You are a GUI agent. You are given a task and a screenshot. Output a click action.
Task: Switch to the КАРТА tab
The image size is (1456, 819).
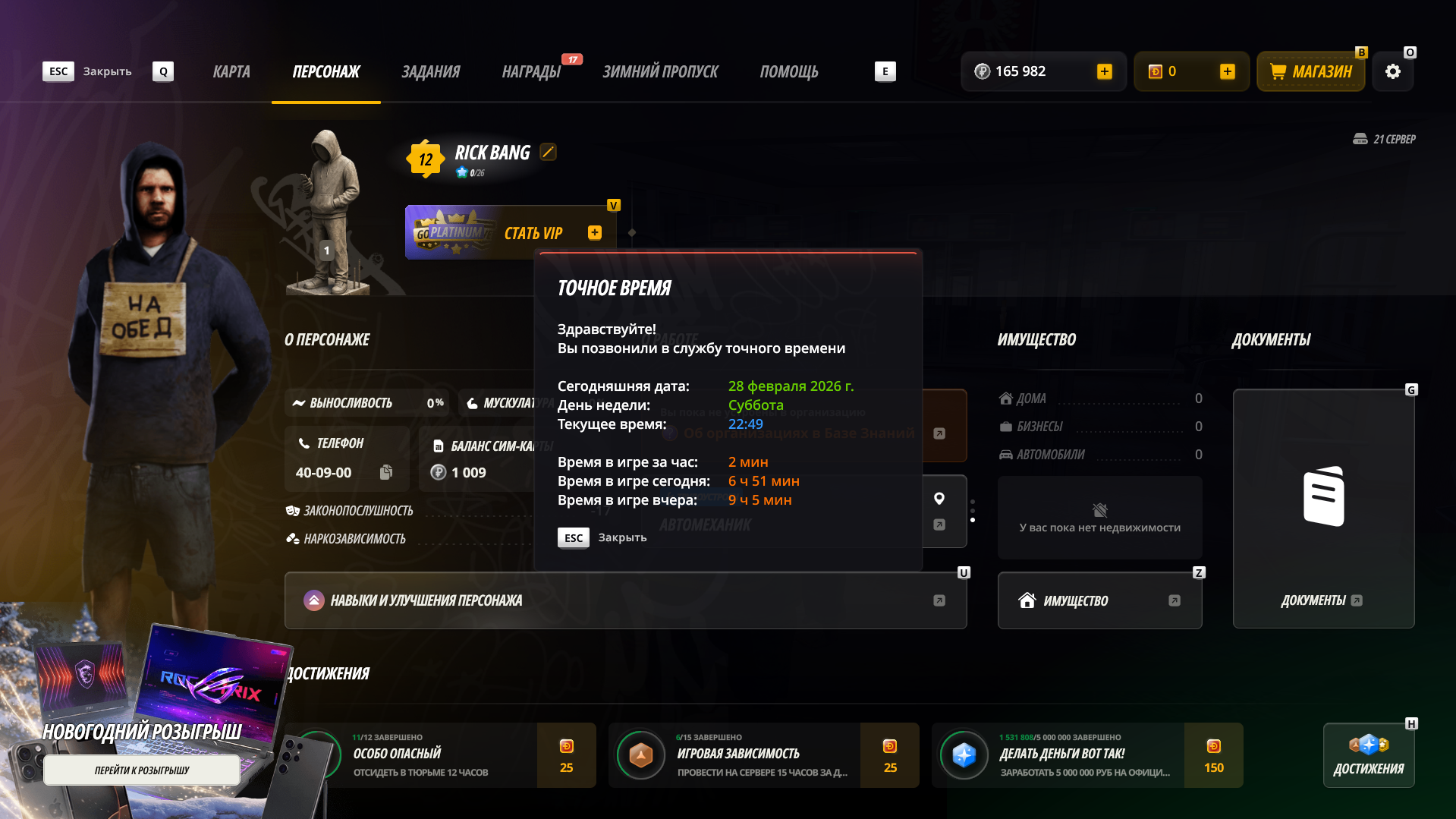click(231, 71)
